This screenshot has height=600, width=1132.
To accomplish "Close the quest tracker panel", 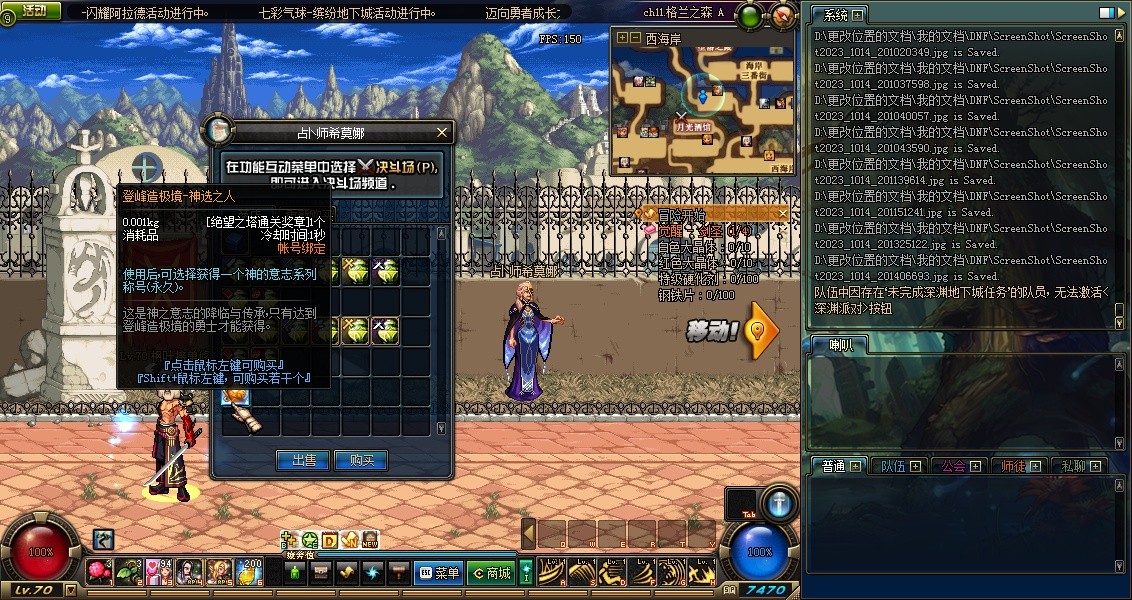I will [781, 213].
